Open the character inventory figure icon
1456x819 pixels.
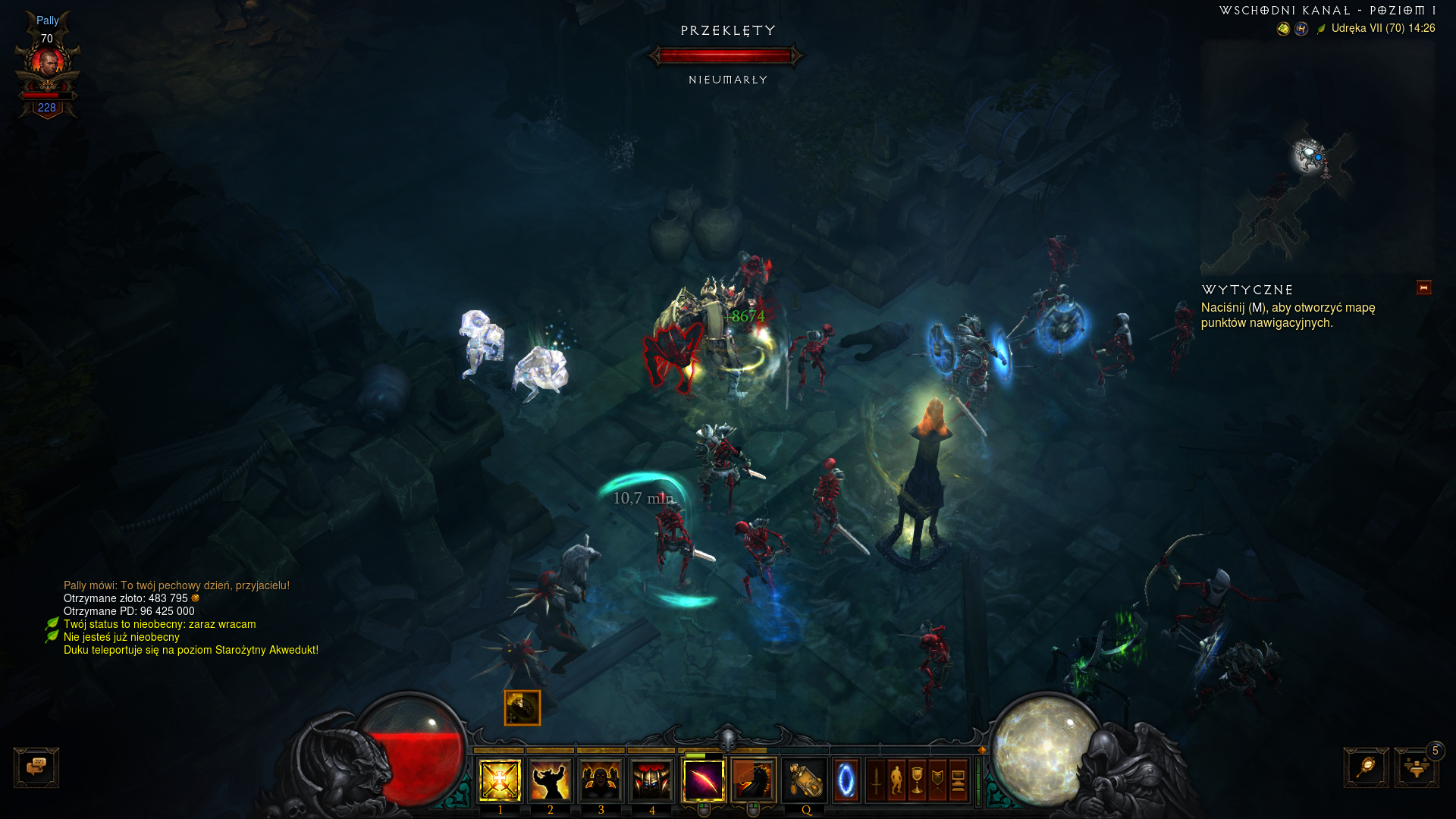(896, 780)
